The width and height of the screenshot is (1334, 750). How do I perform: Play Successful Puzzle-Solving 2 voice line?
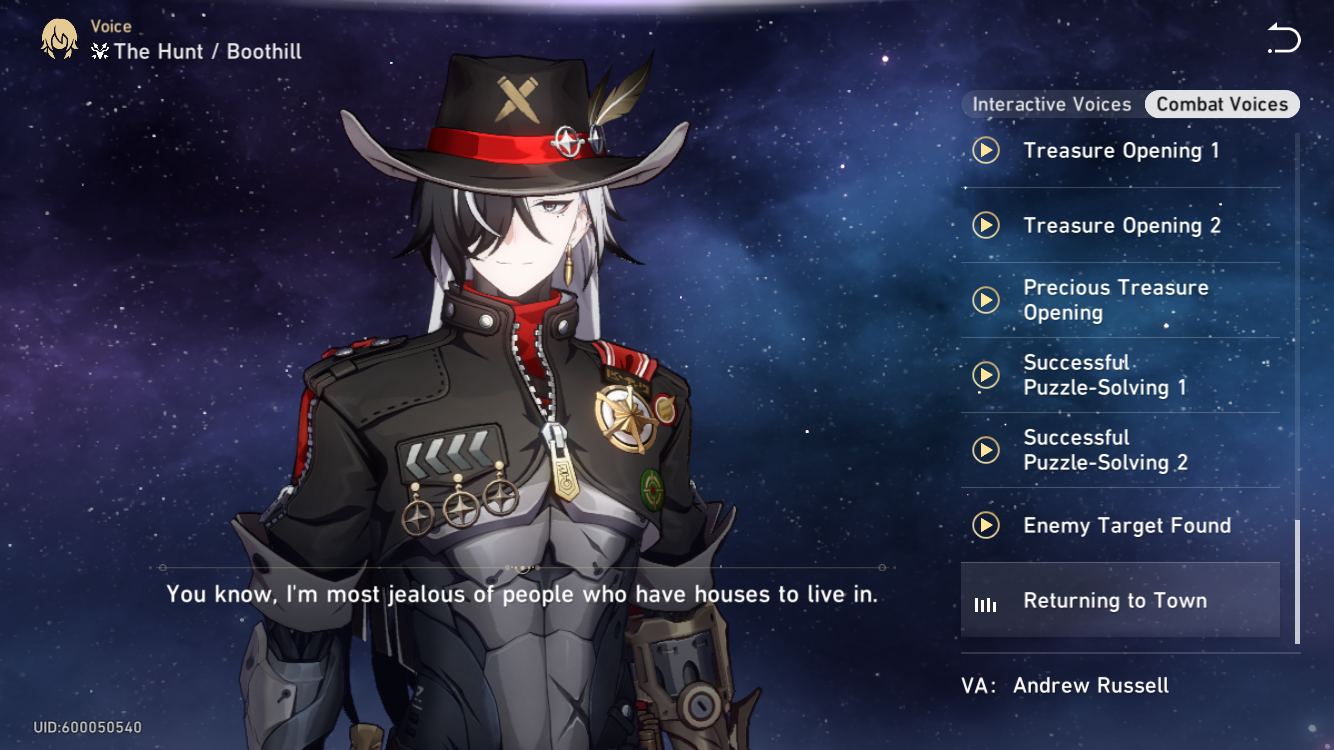click(986, 450)
